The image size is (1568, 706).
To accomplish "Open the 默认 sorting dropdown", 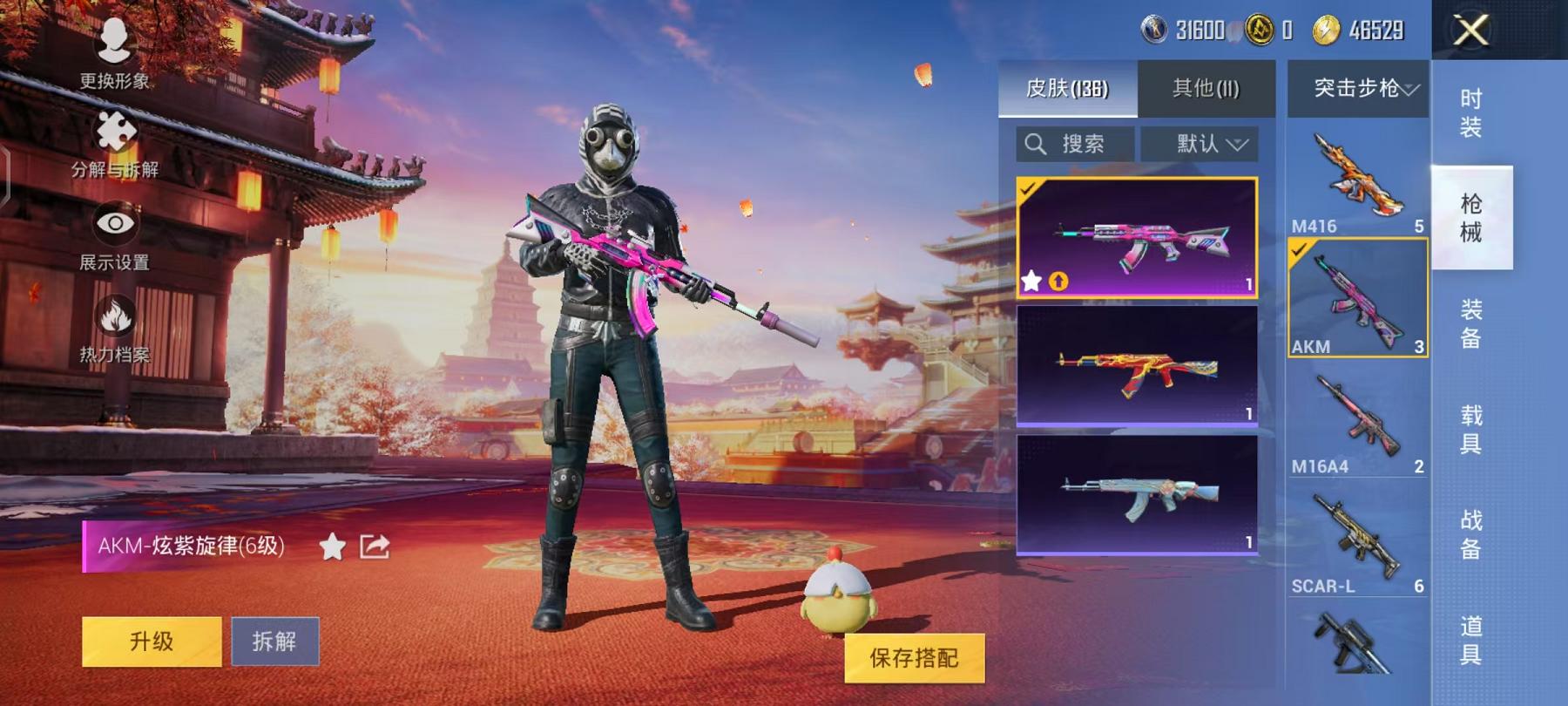I will click(1207, 144).
